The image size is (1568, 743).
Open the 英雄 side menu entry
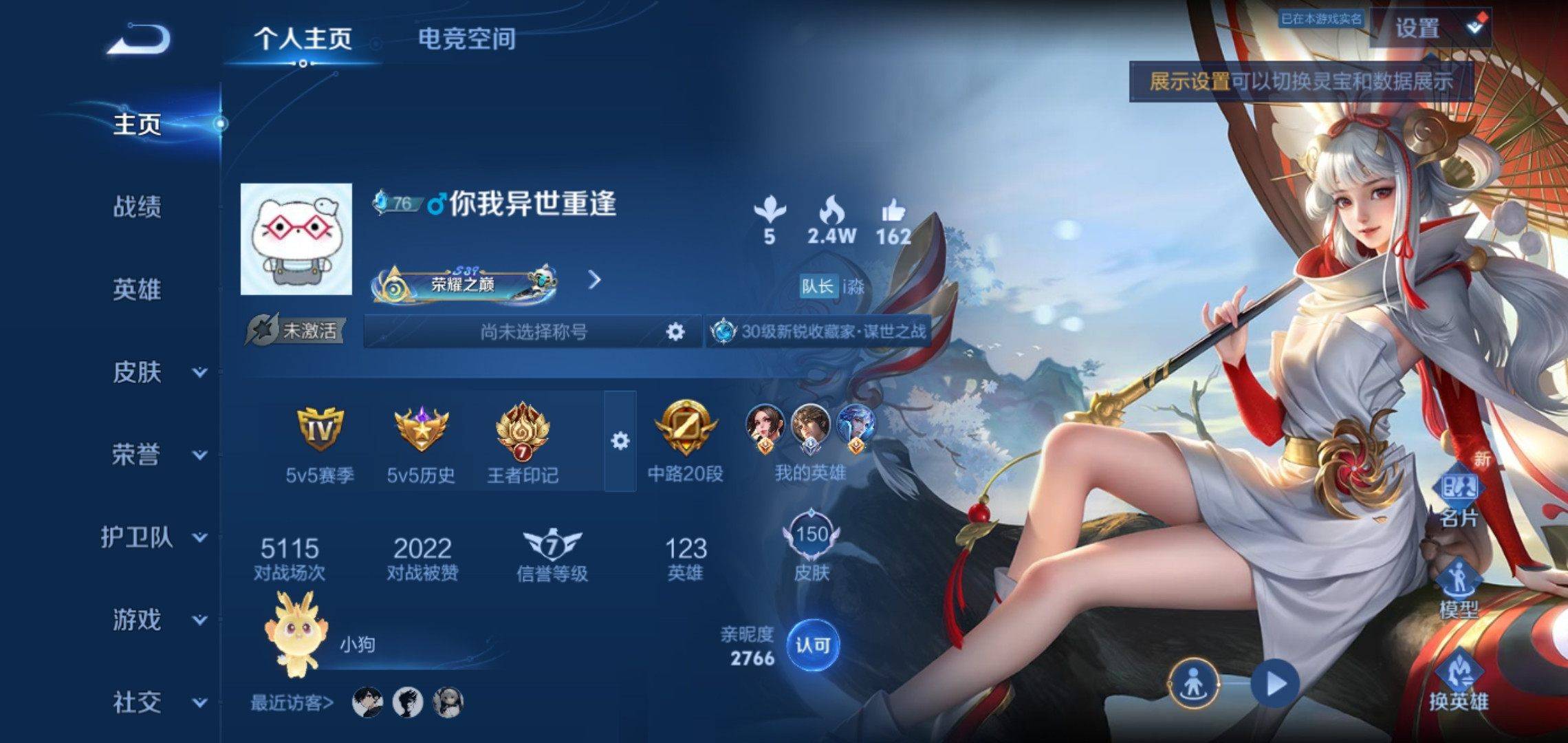click(137, 290)
